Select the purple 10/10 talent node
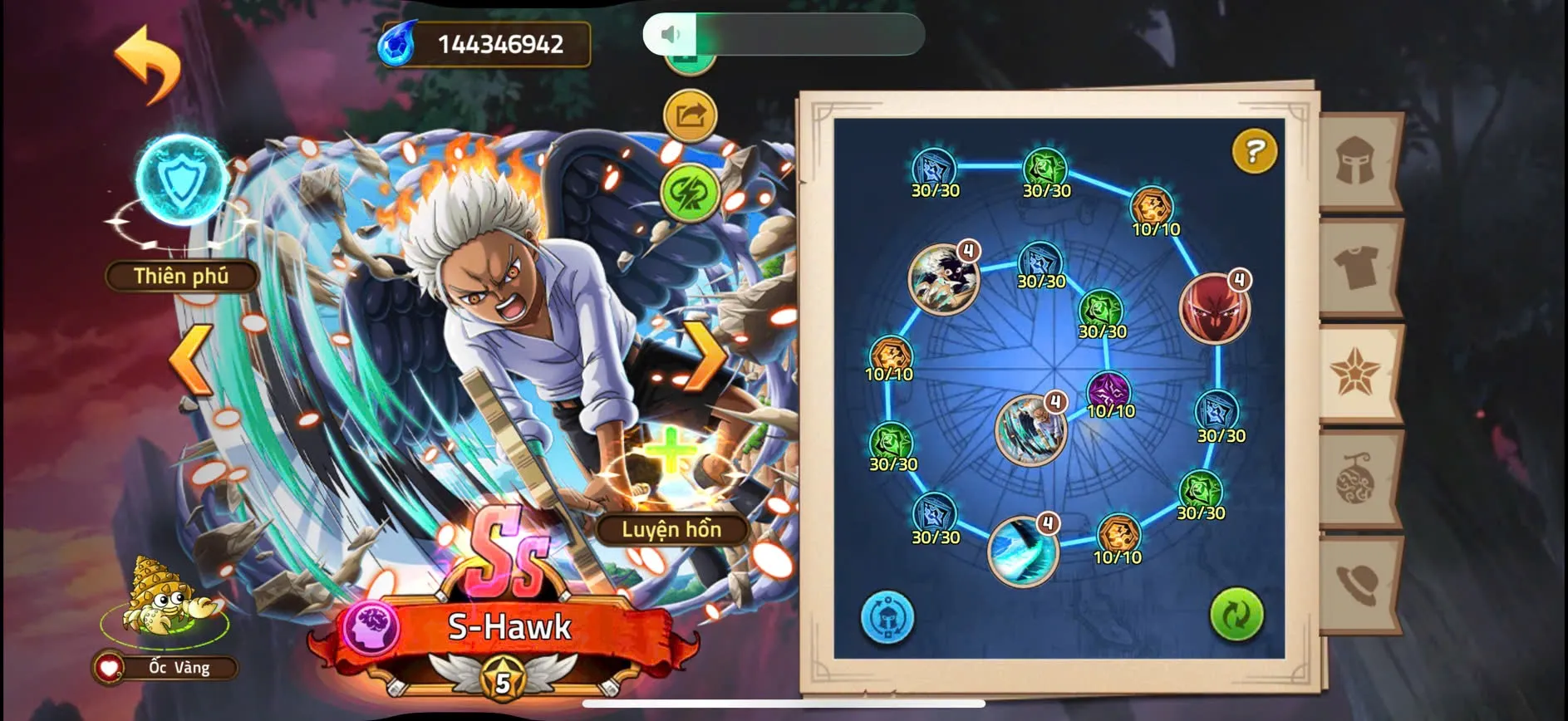Screen dimensions: 1568x721 [1109, 391]
